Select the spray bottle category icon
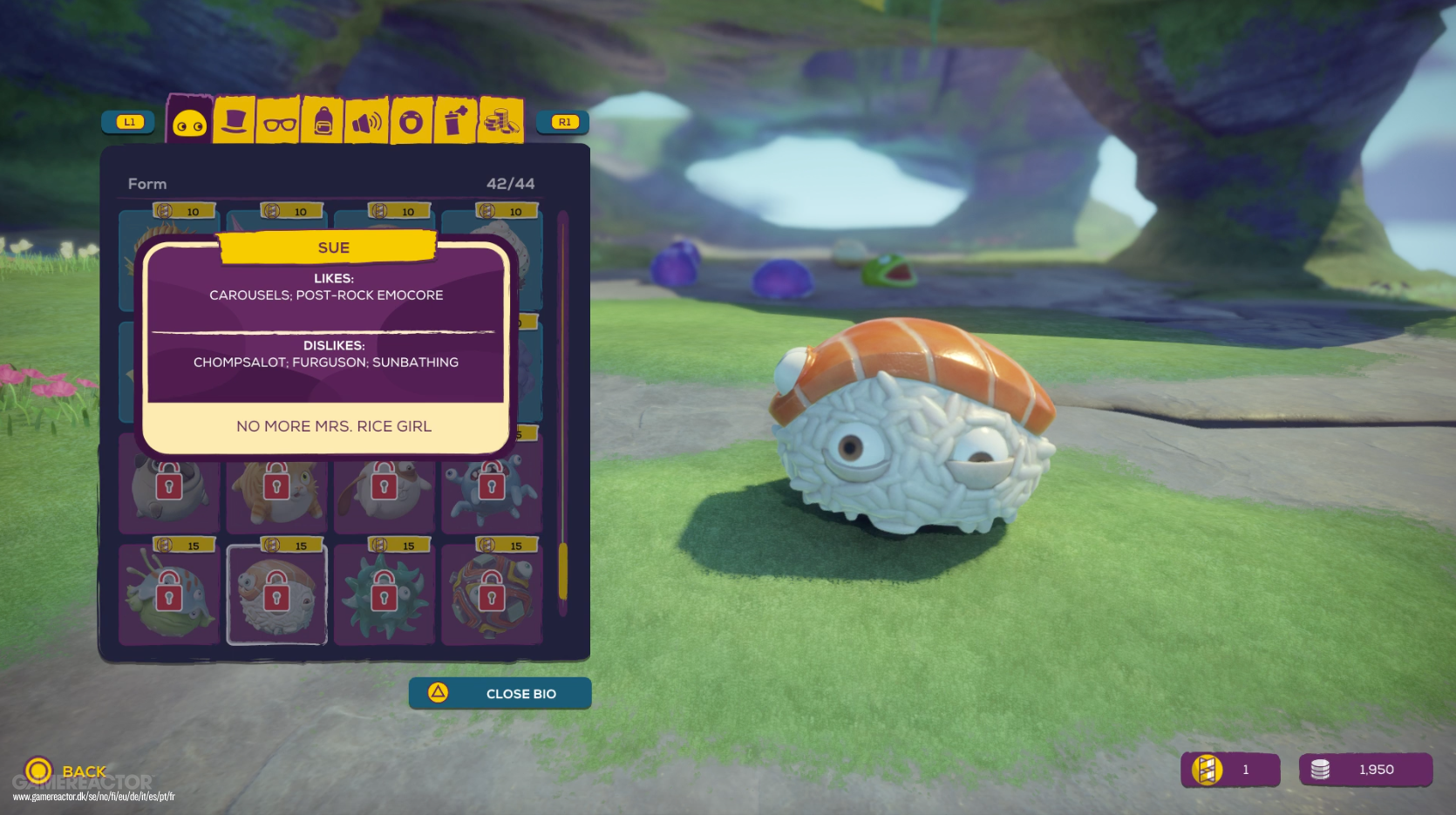1456x815 pixels. coord(455,122)
